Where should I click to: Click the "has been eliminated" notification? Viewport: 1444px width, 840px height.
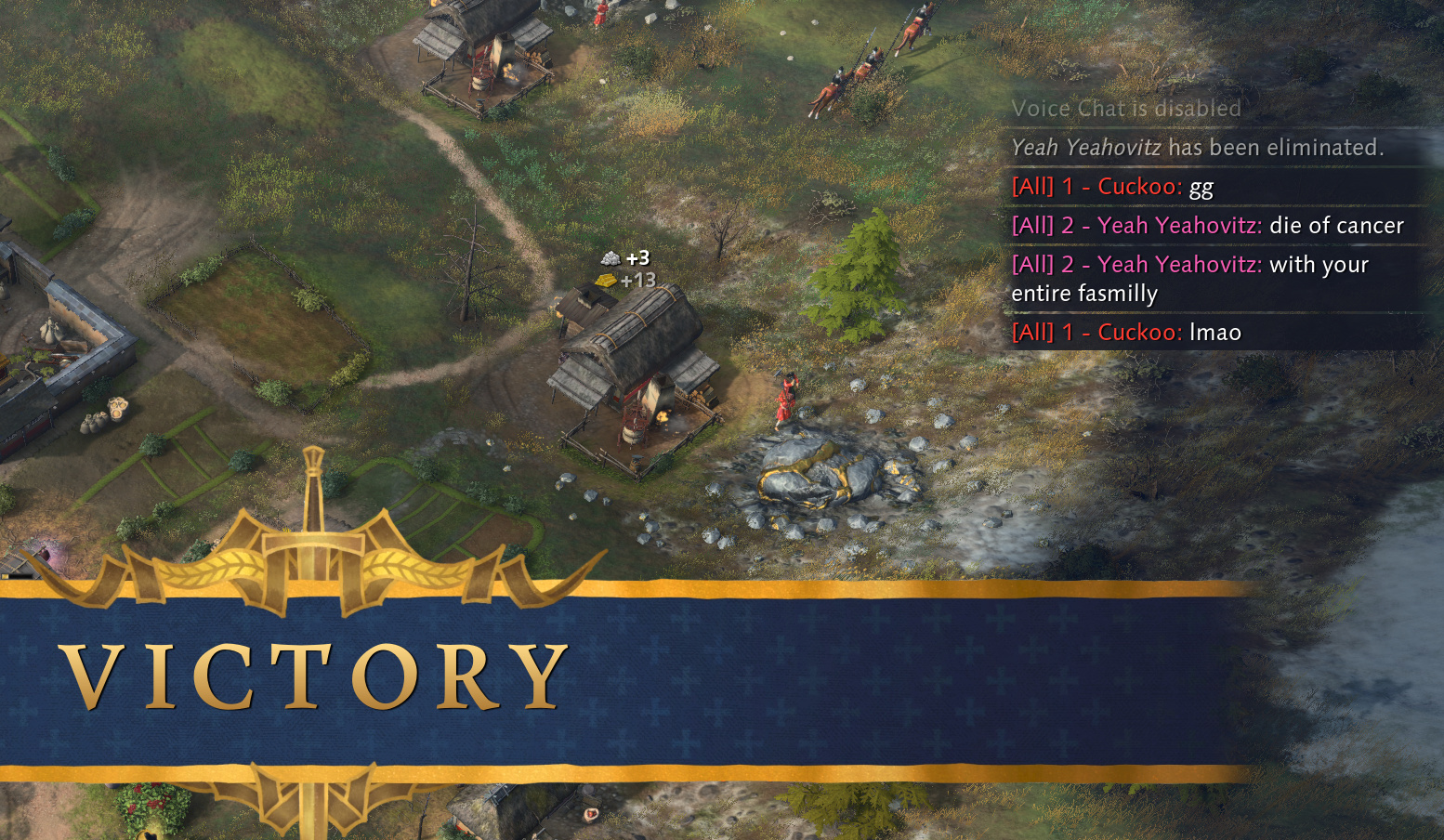1197,148
